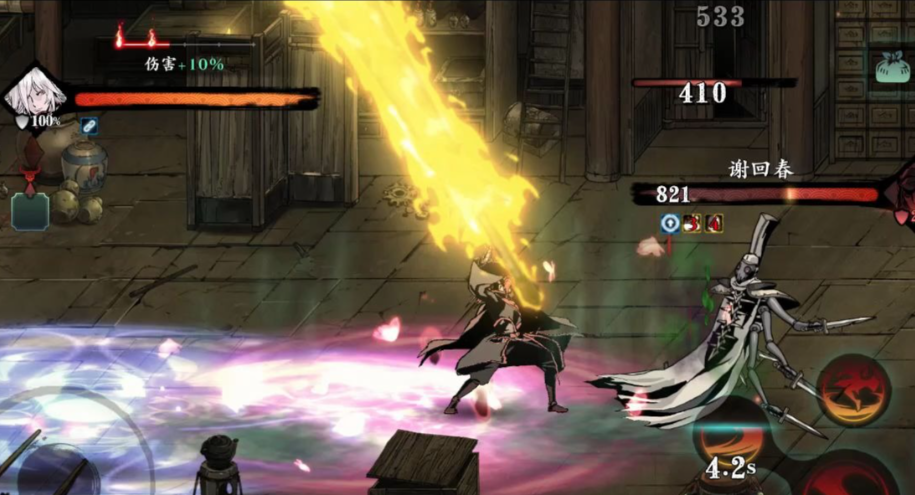Inspect the boss's blue up-arrow buff icon
Viewport: 915px width, 495px height.
(x=669, y=223)
